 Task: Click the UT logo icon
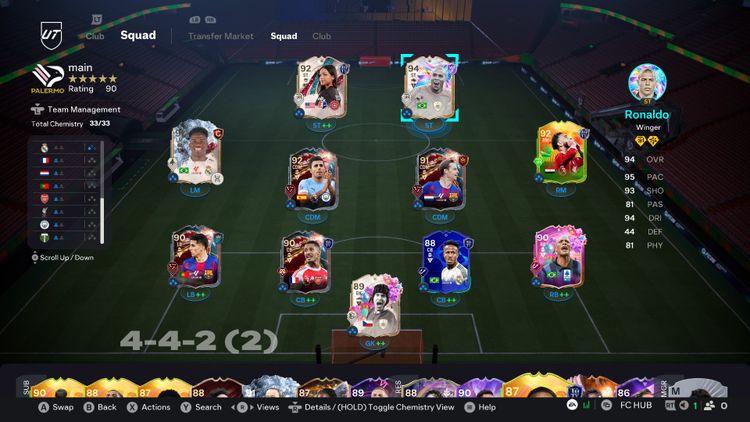point(48,34)
